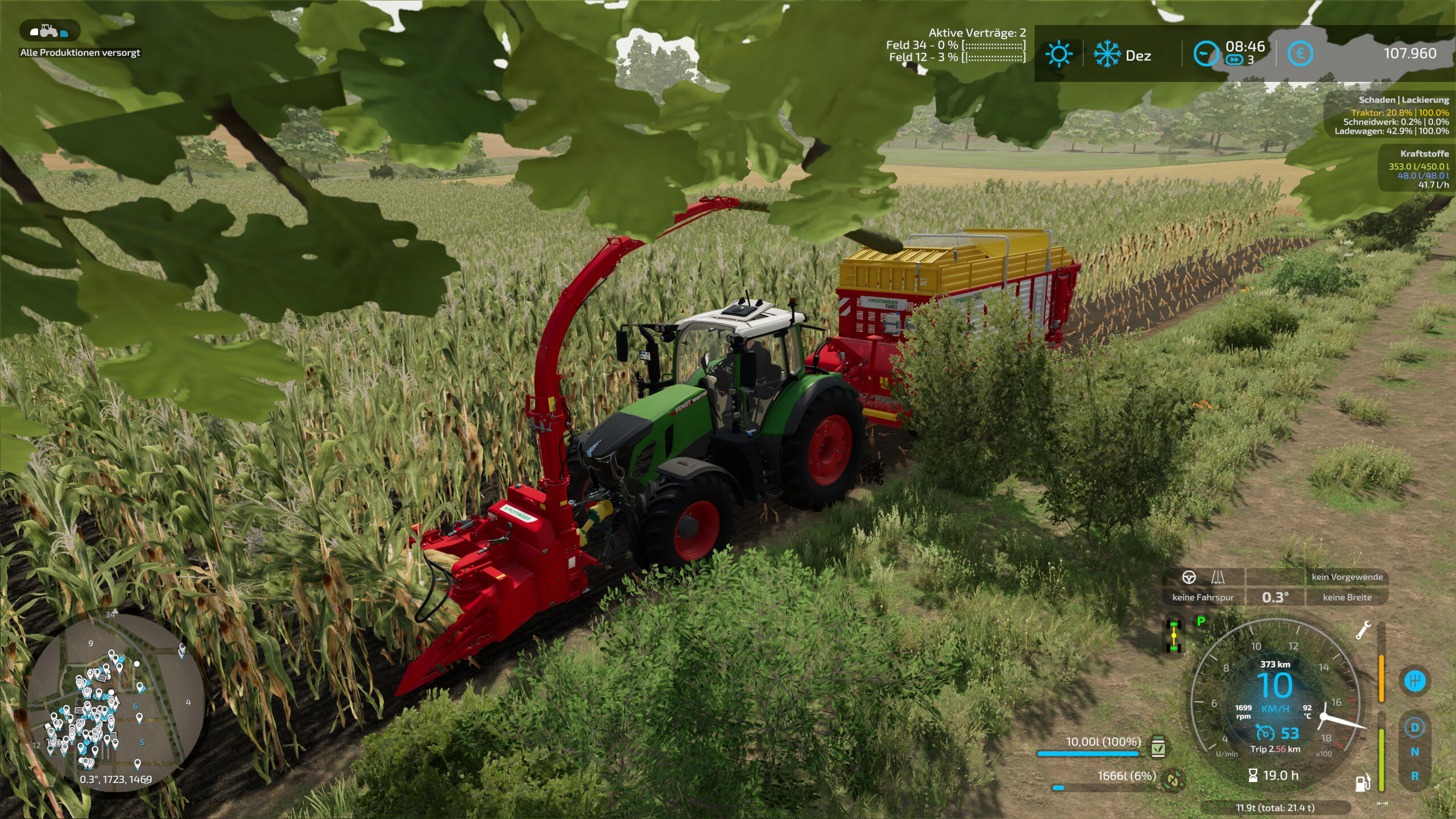Toggle the steering wheel assist icon

tap(1189, 577)
